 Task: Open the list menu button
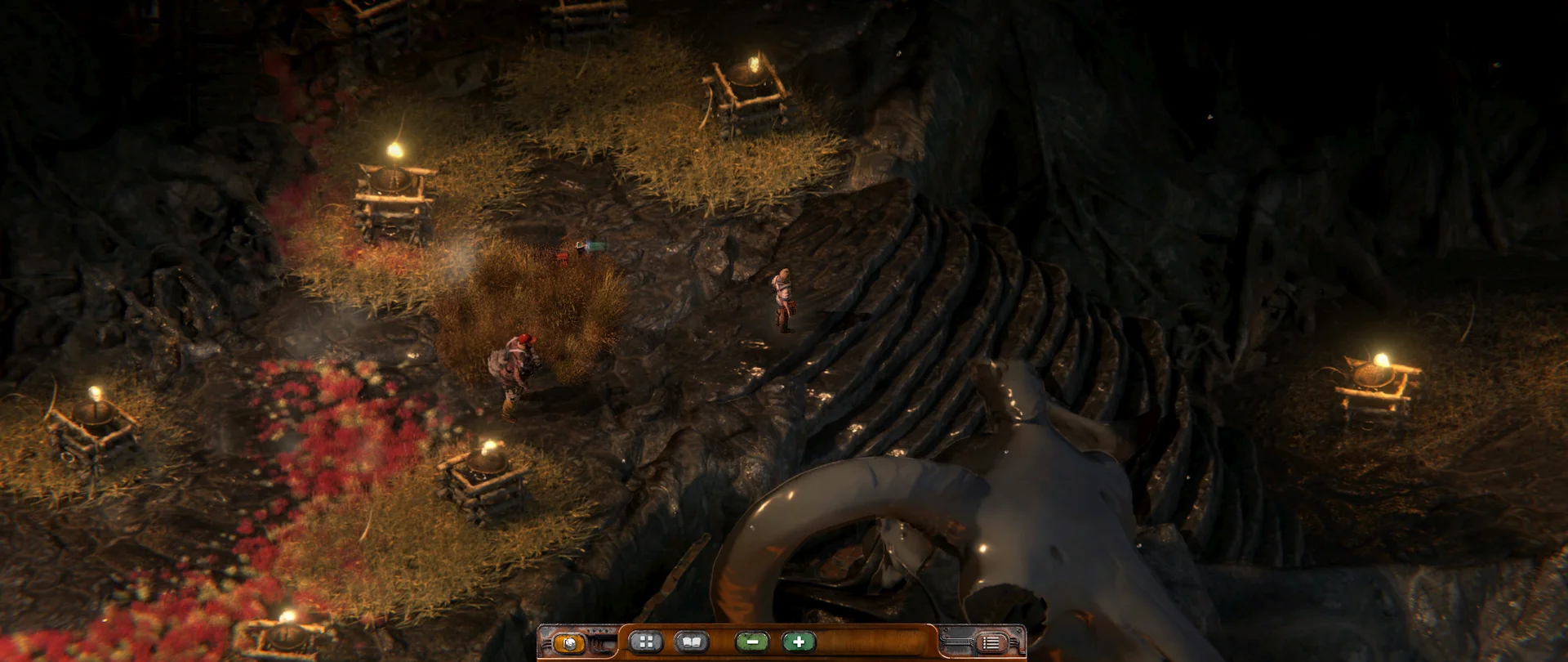[x=991, y=642]
